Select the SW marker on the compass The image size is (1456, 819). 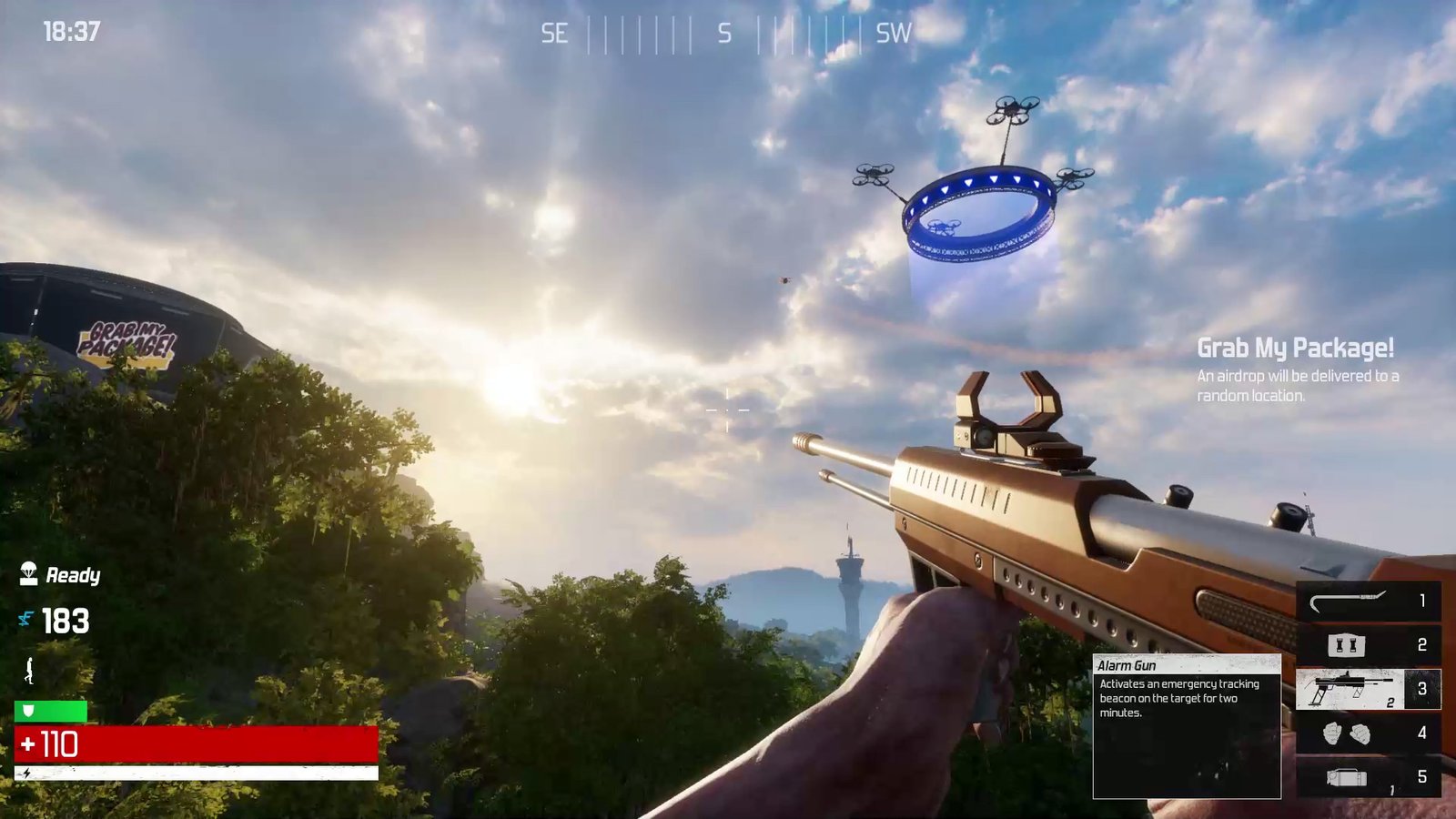[892, 35]
